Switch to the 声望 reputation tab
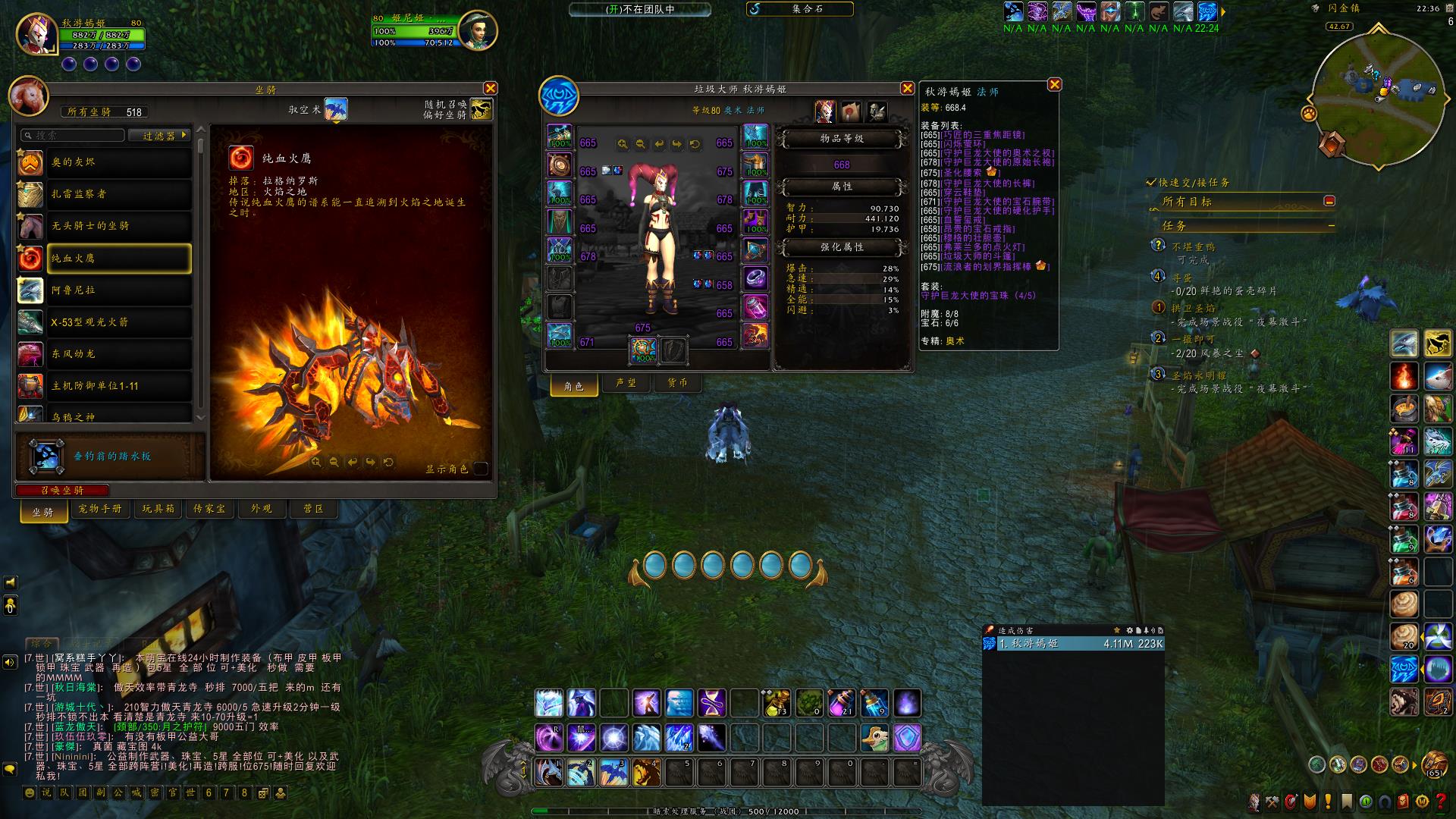Screen dimensions: 1456x819 (x=626, y=384)
